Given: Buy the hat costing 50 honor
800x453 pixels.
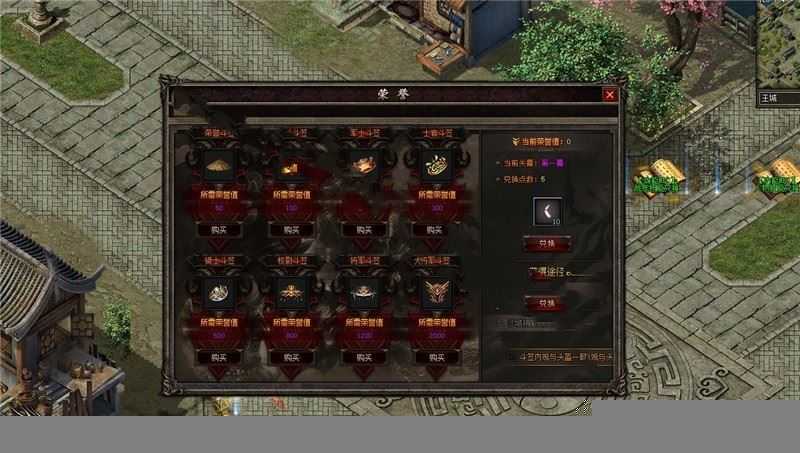Looking at the screenshot, I should [219, 229].
